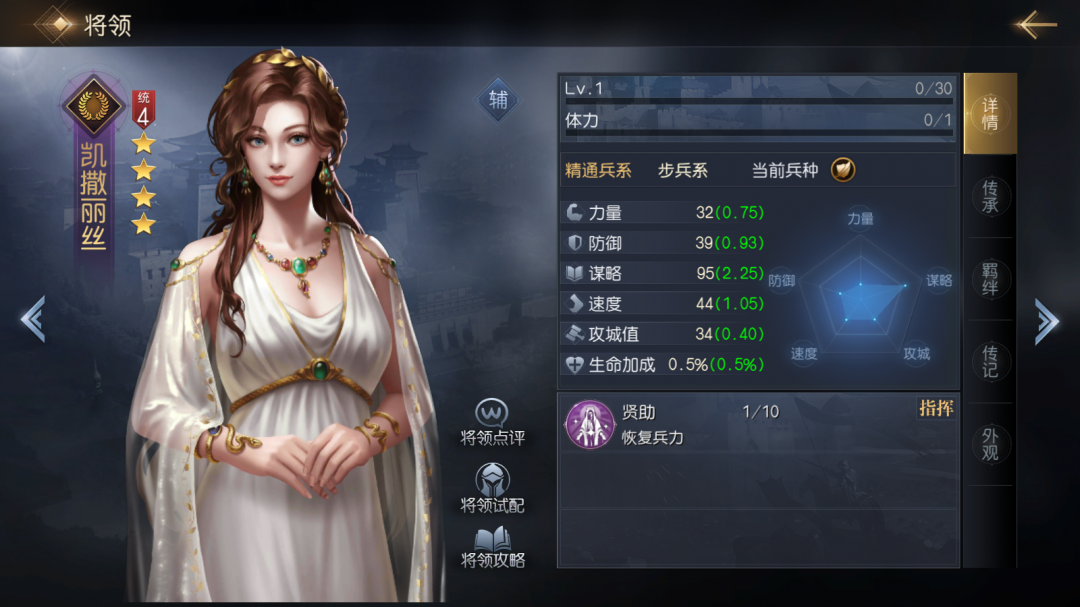Go back using the top-right arrow
1080x607 pixels.
(1035, 24)
